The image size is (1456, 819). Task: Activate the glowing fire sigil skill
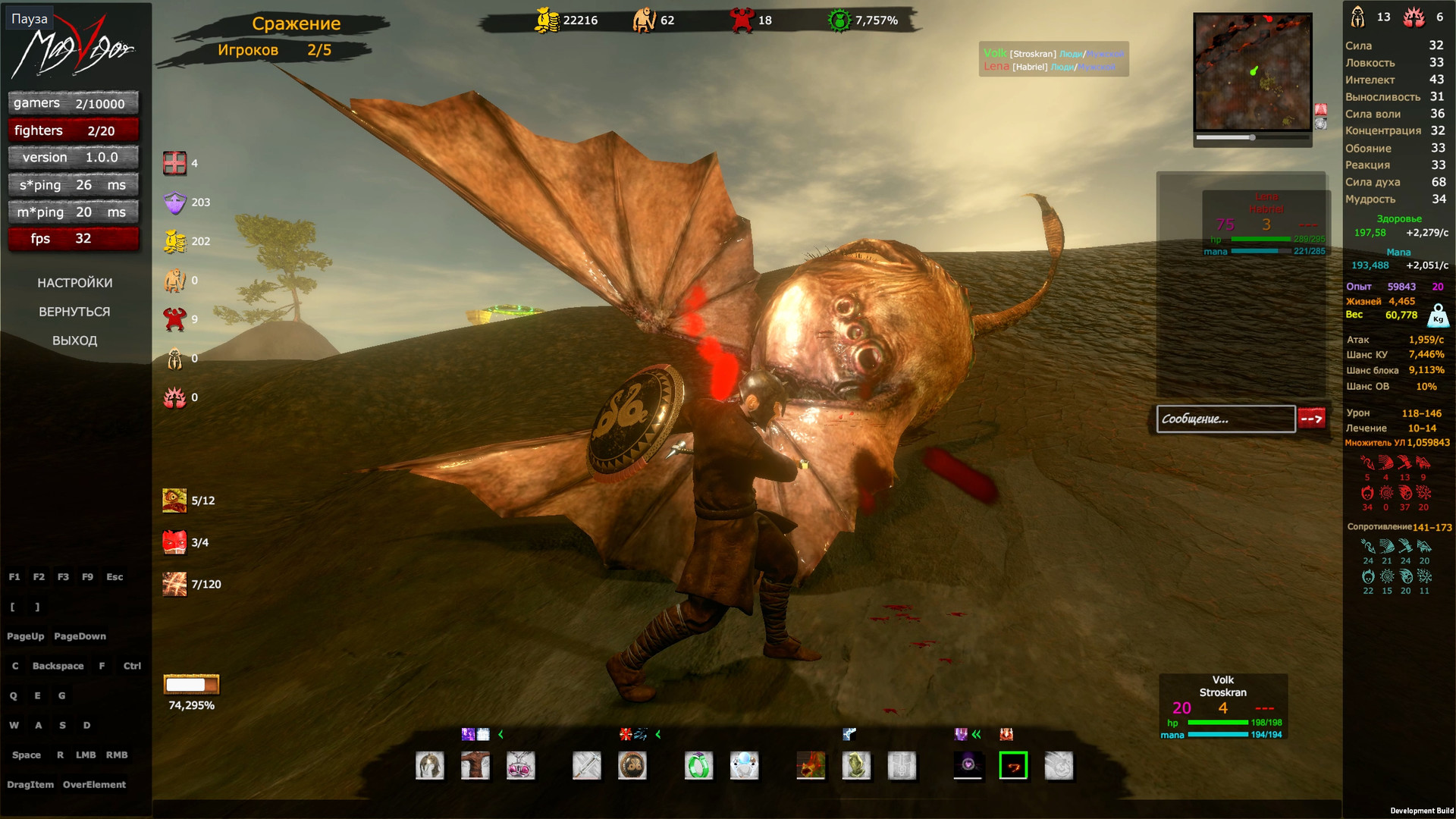pyautogui.click(x=1013, y=766)
